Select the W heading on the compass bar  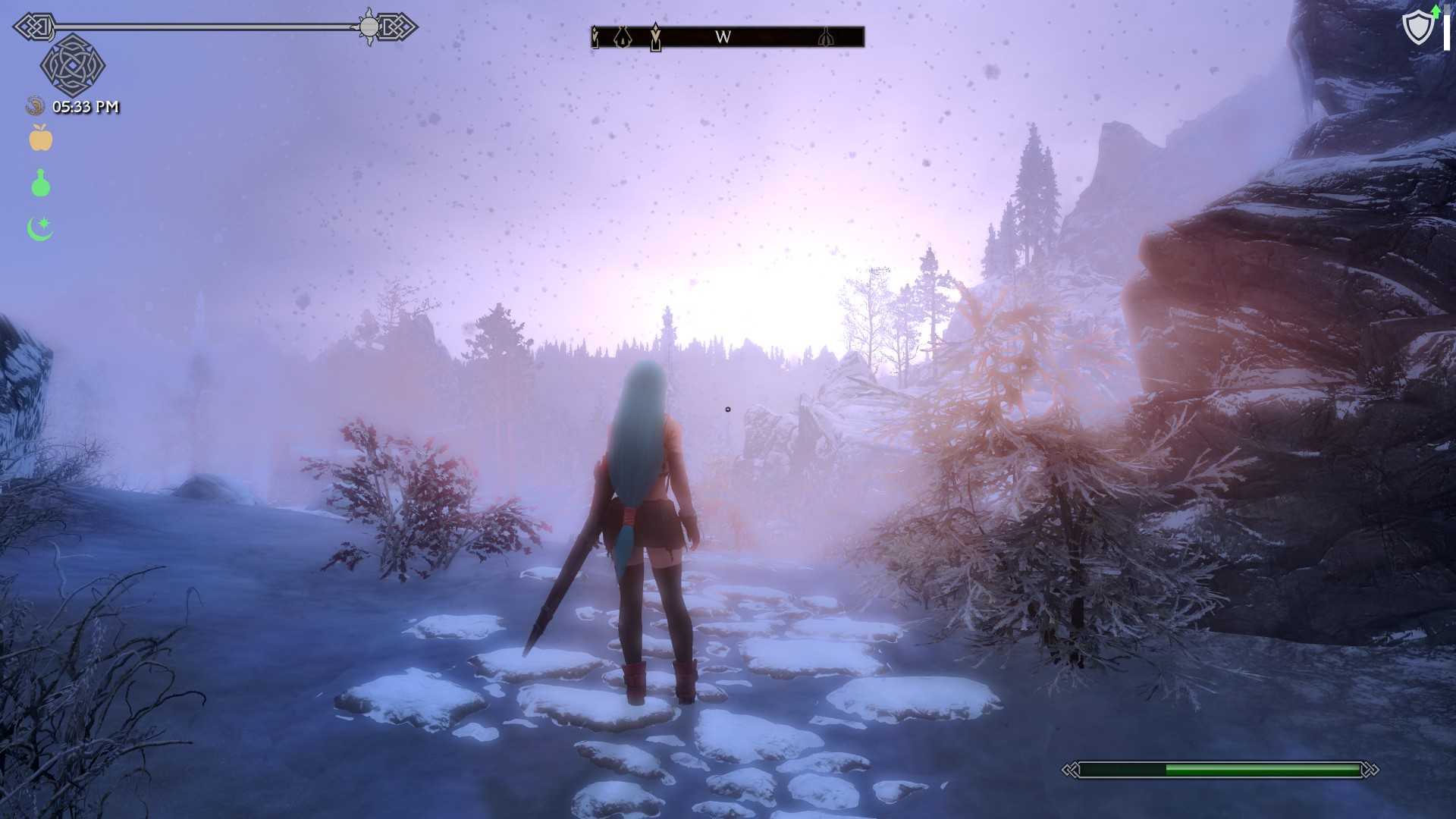tap(723, 36)
